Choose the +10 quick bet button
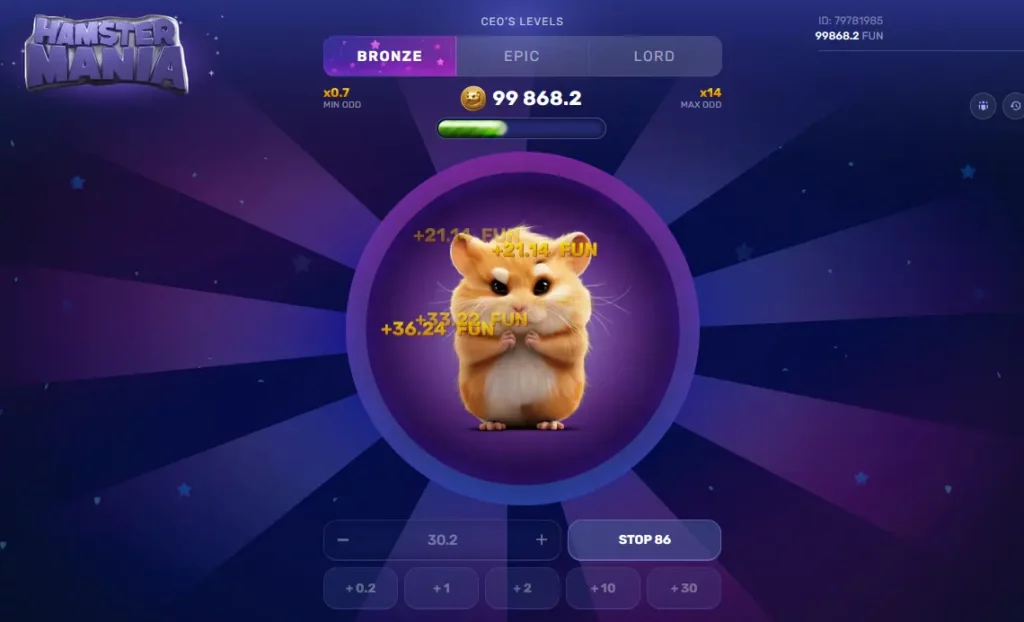Screen dimensions: 1024x622 click(603, 588)
